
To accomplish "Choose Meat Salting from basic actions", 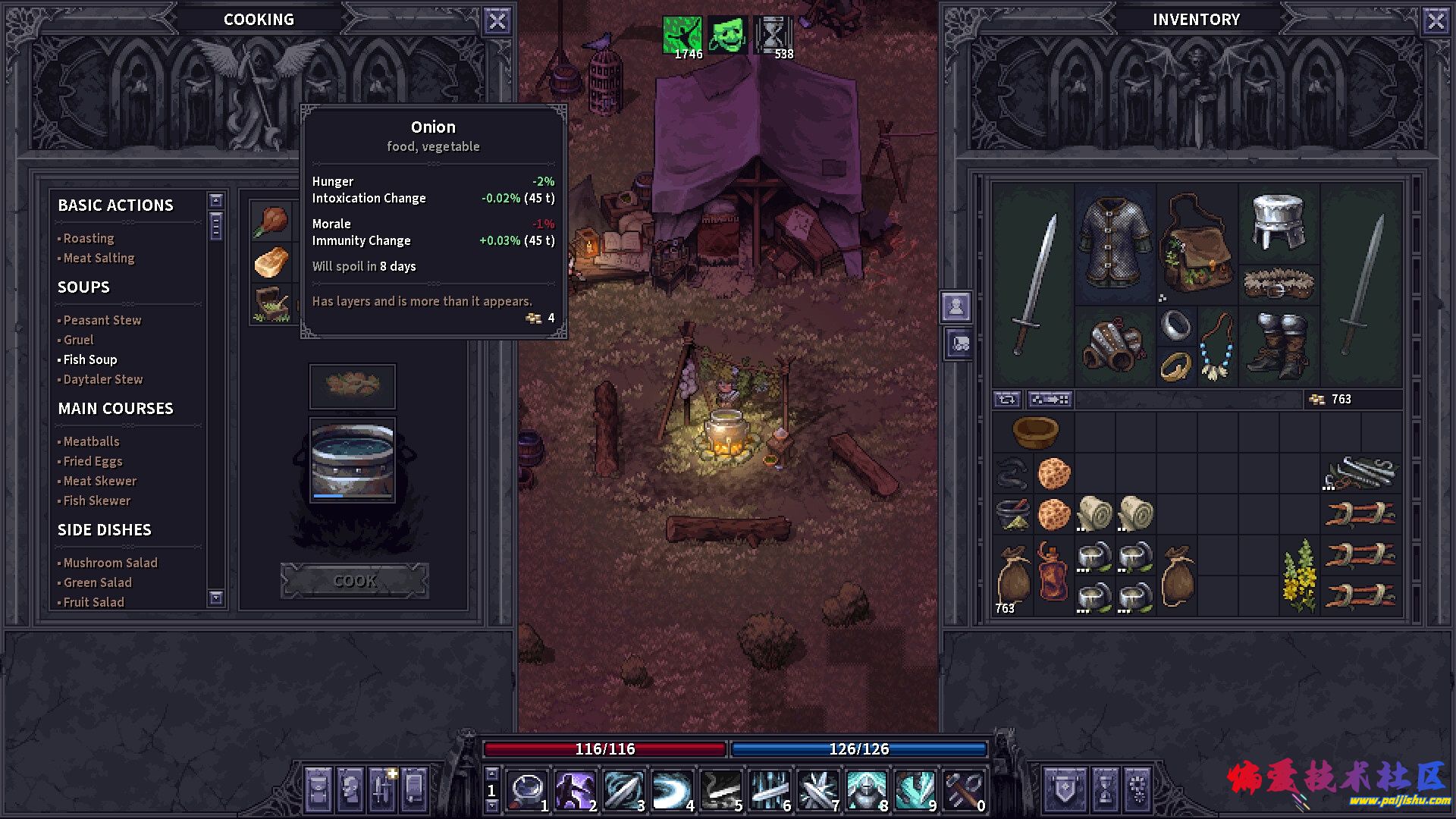I will click(99, 258).
